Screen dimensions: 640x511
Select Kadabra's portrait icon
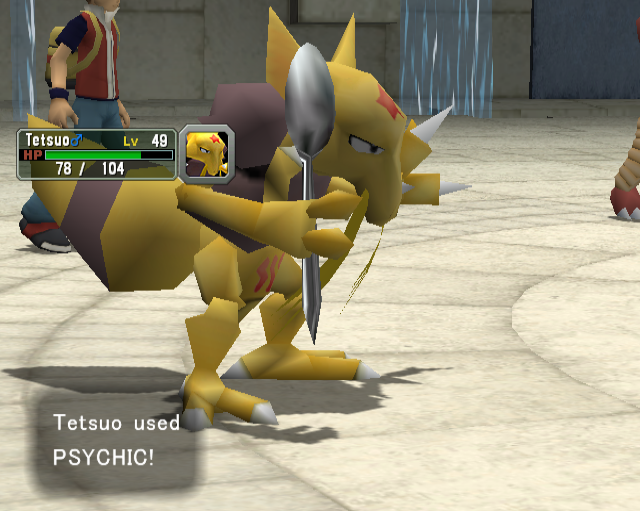207,153
